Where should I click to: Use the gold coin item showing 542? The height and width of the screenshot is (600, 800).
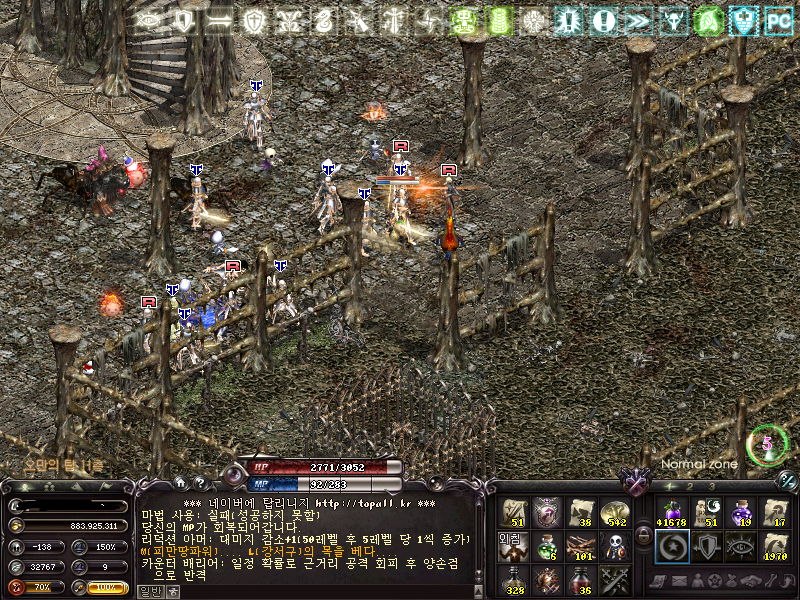[x=613, y=514]
